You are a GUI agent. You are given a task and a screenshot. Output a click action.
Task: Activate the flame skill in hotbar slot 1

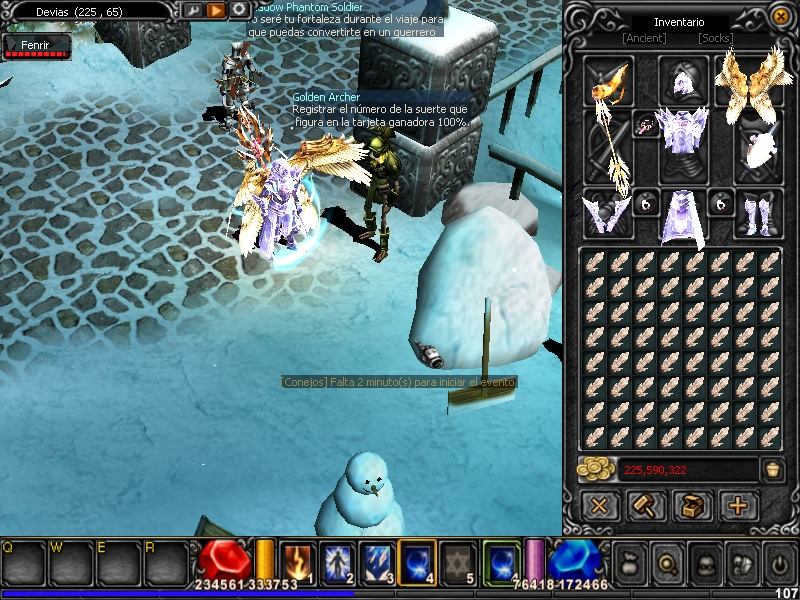tap(298, 561)
